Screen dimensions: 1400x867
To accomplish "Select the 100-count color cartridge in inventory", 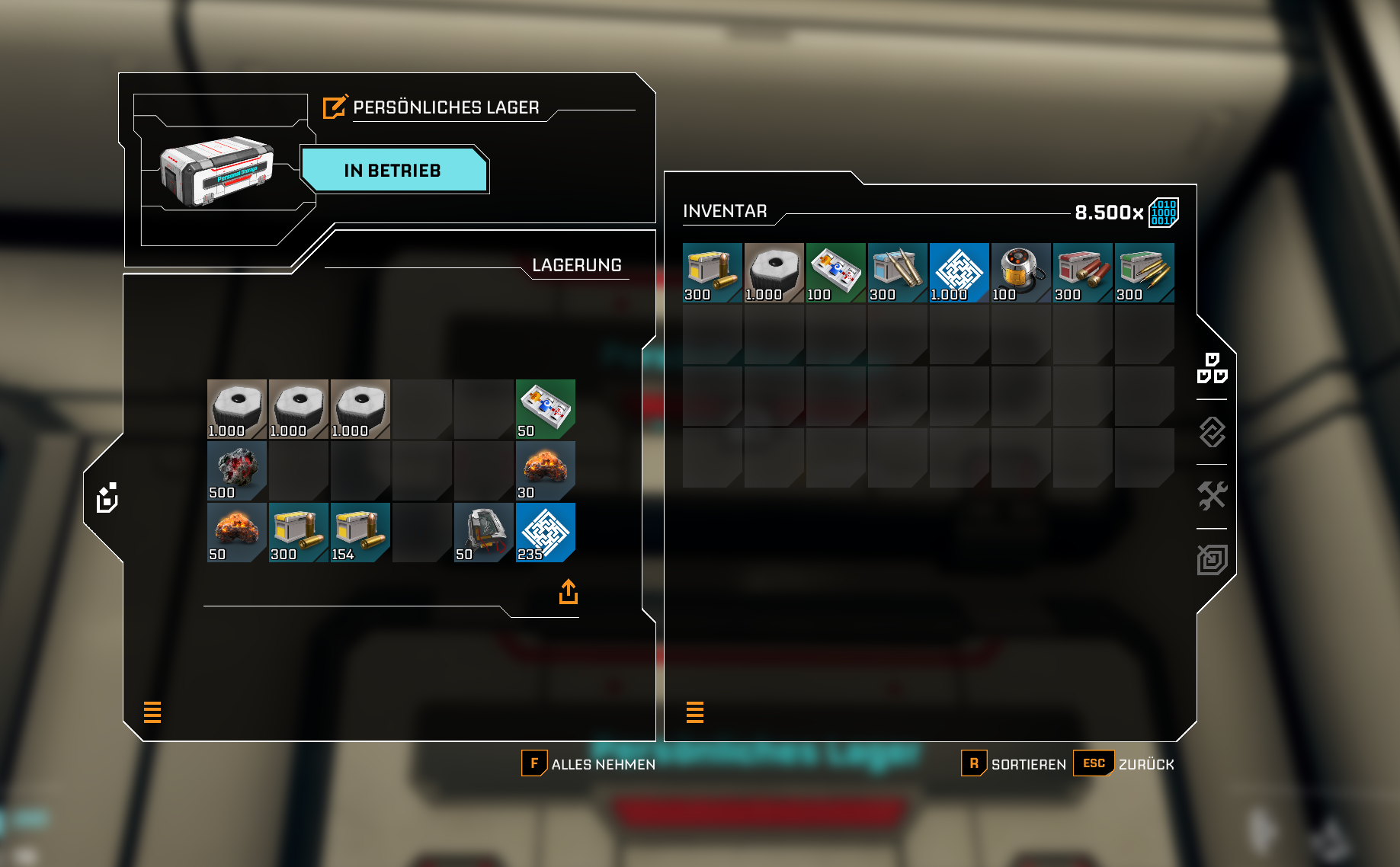I will [x=835, y=273].
